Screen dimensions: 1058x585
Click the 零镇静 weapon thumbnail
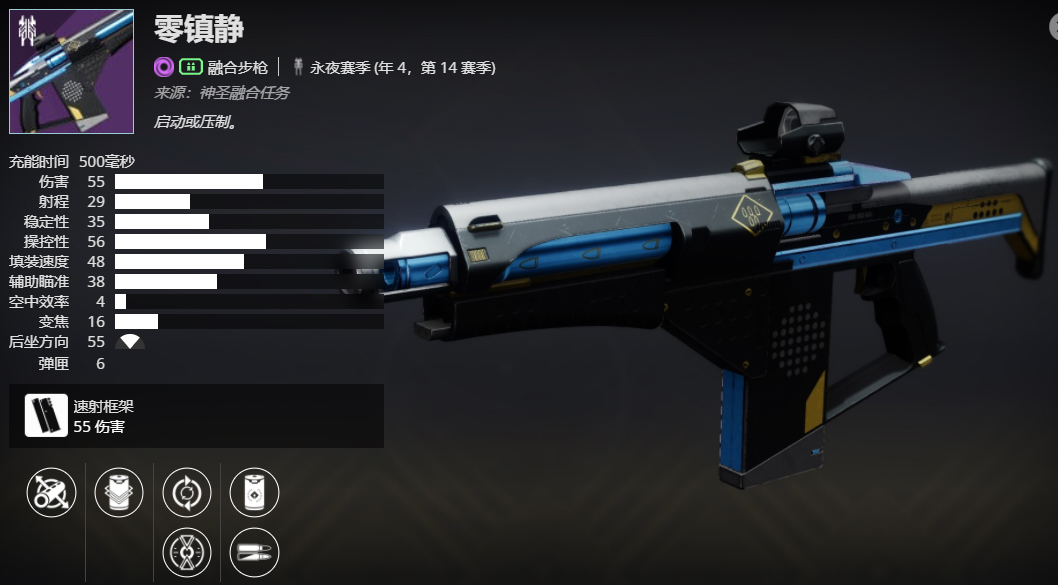(71, 72)
